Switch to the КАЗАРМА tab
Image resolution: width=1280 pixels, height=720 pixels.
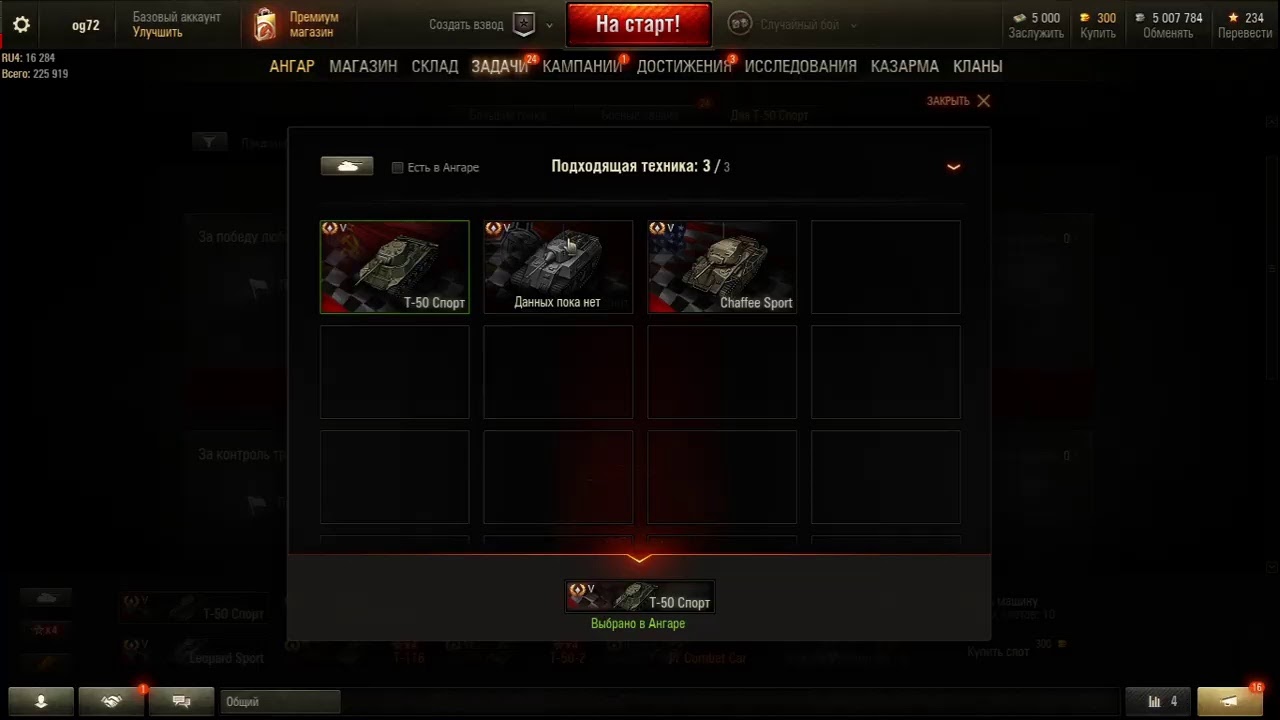(x=904, y=66)
